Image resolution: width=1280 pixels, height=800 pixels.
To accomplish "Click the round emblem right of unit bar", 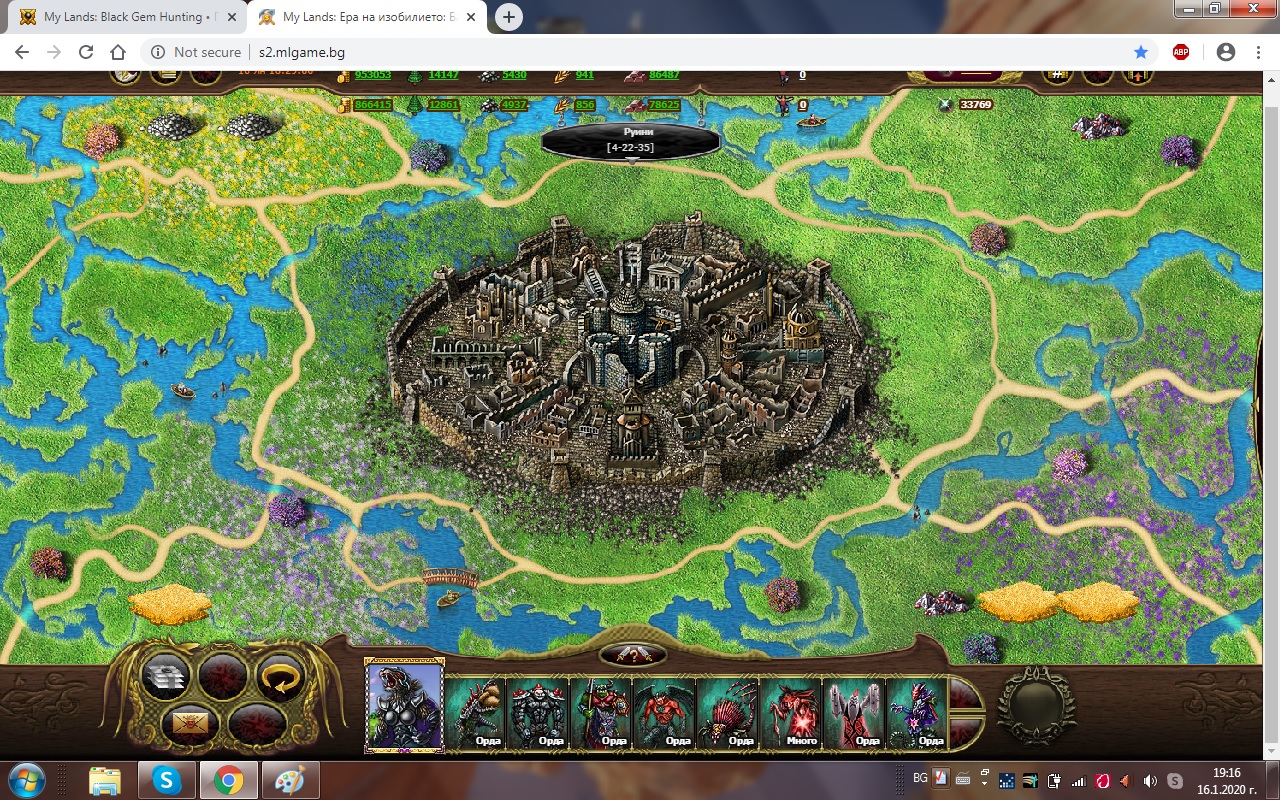I will click(1036, 704).
